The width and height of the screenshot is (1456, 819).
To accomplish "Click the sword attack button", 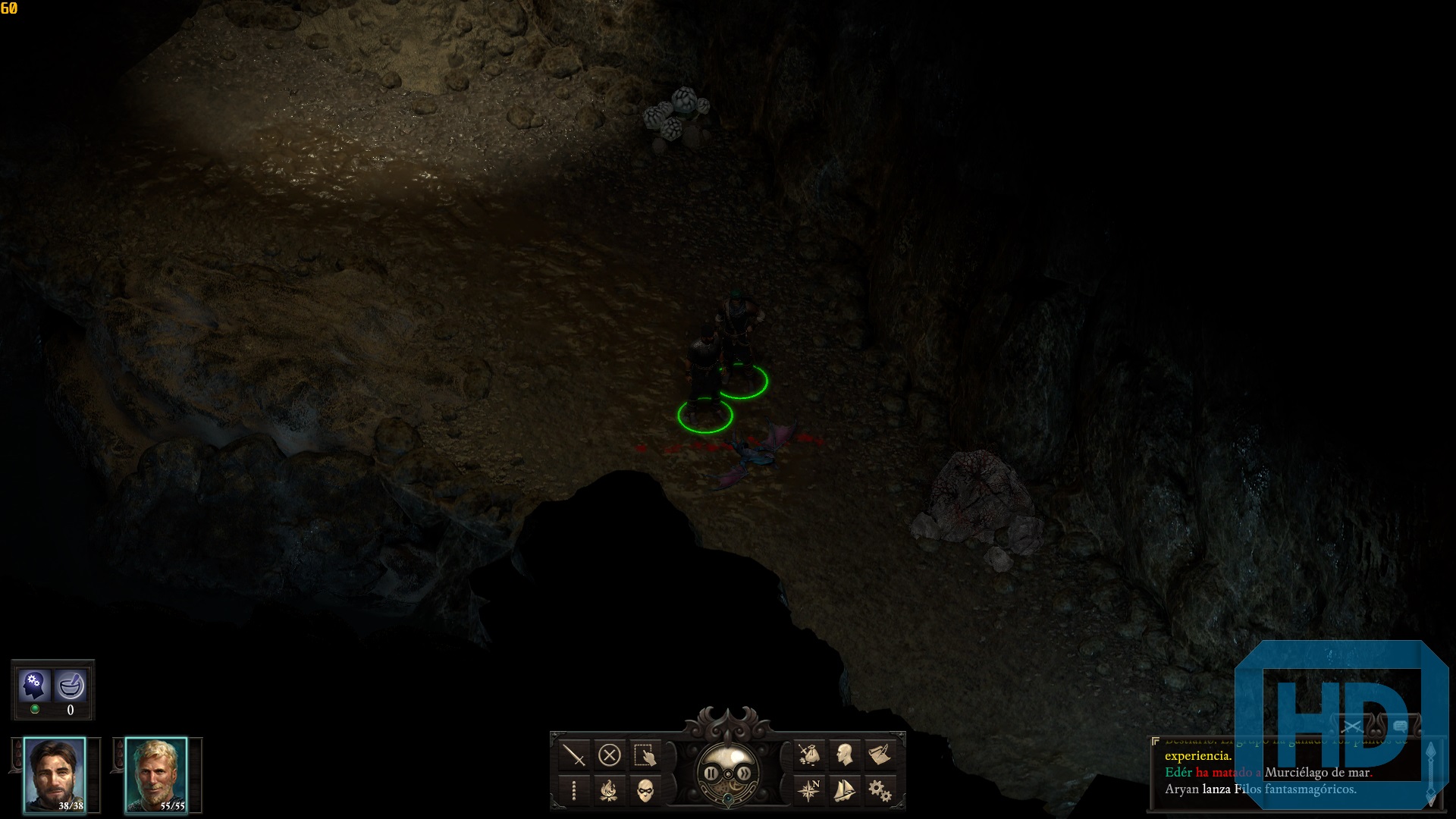I will (574, 755).
